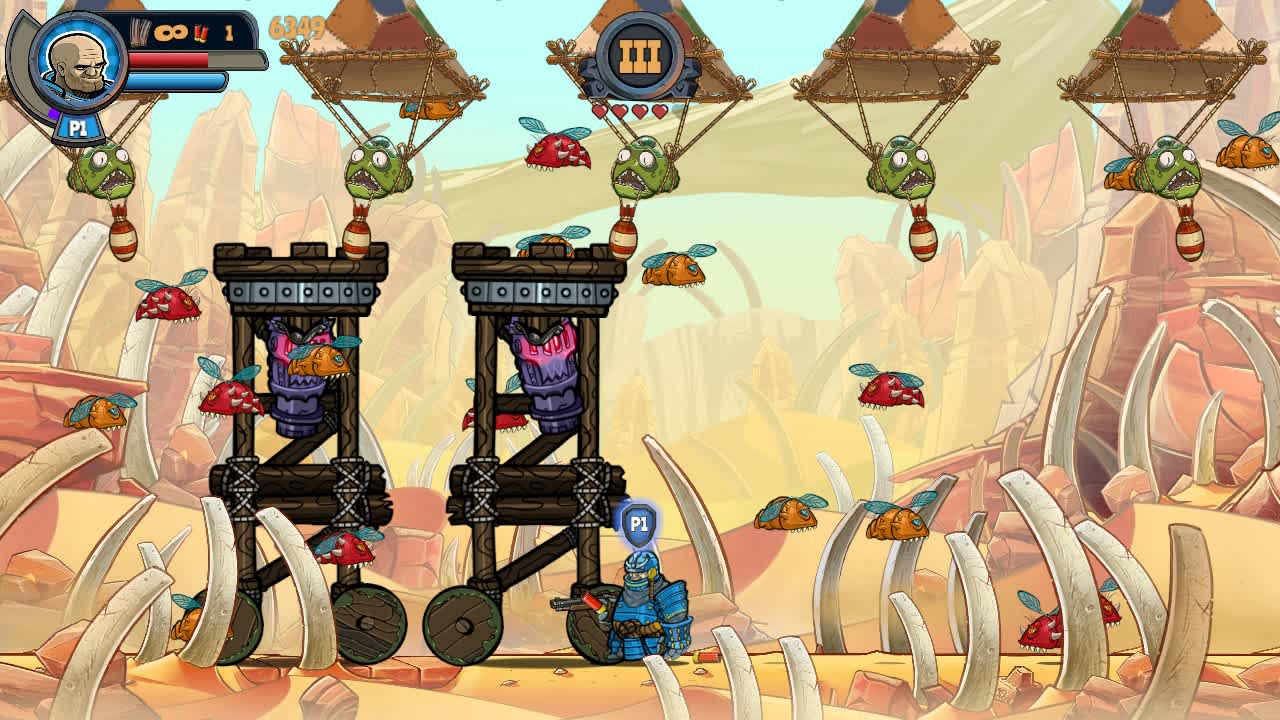Click the last heart under the wave counter

pyautogui.click(x=662, y=111)
